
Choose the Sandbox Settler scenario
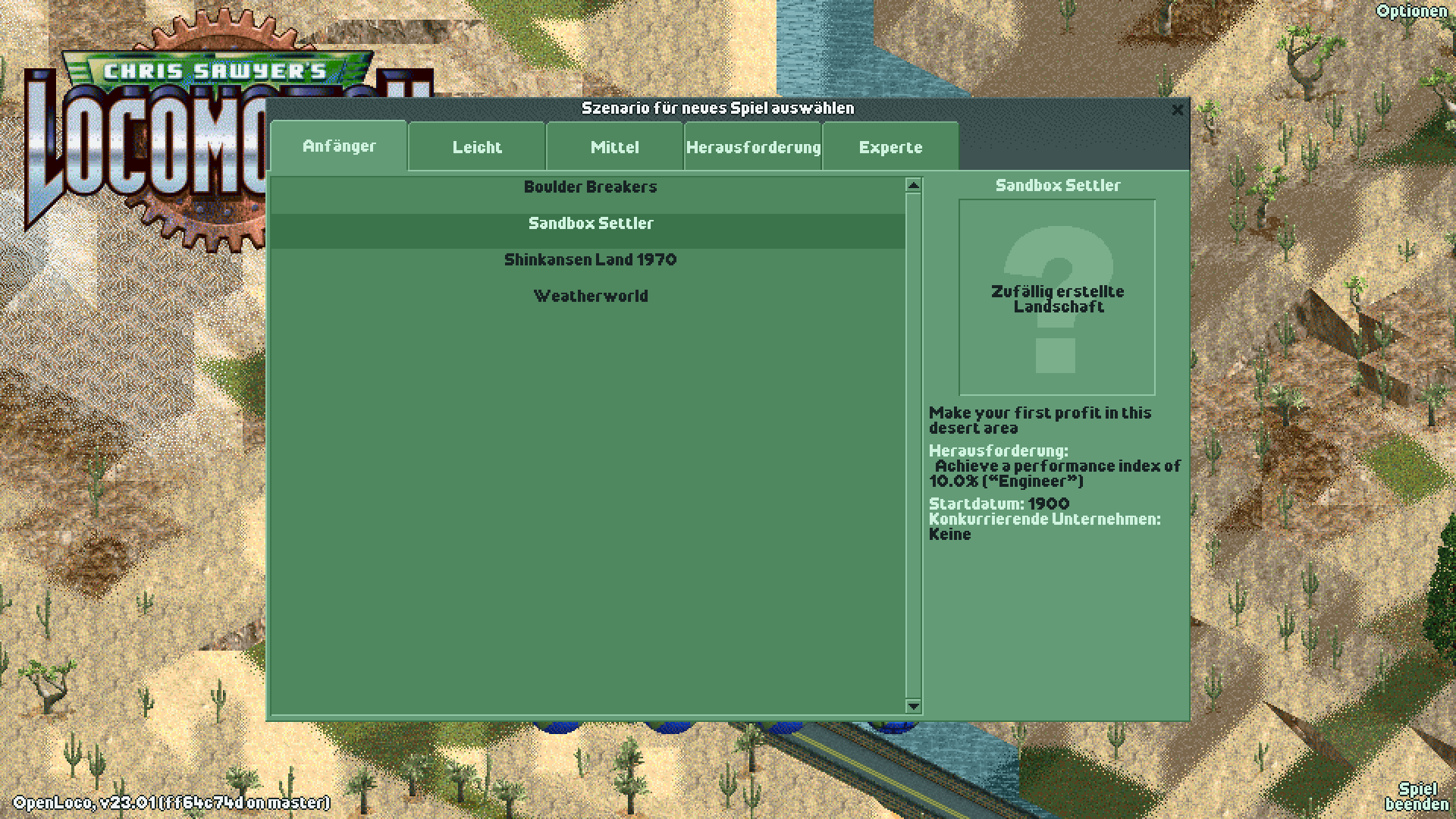point(591,224)
